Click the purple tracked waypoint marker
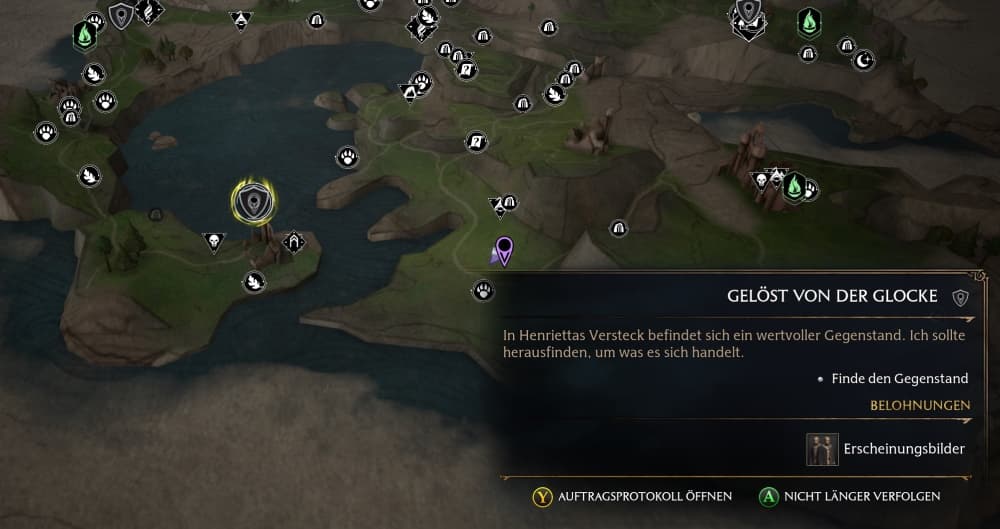This screenshot has width=1000, height=529. coord(504,250)
